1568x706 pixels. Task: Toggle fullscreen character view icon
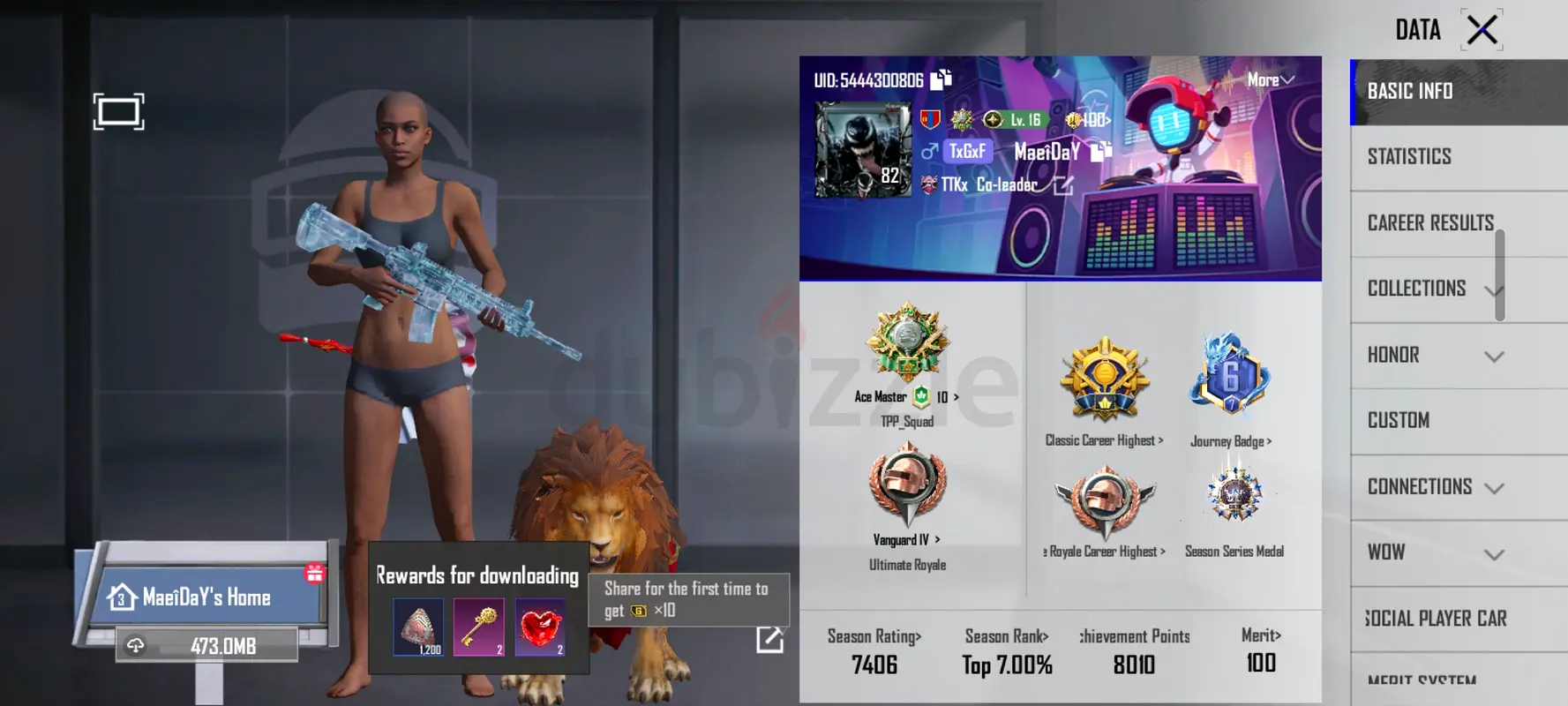coord(118,112)
